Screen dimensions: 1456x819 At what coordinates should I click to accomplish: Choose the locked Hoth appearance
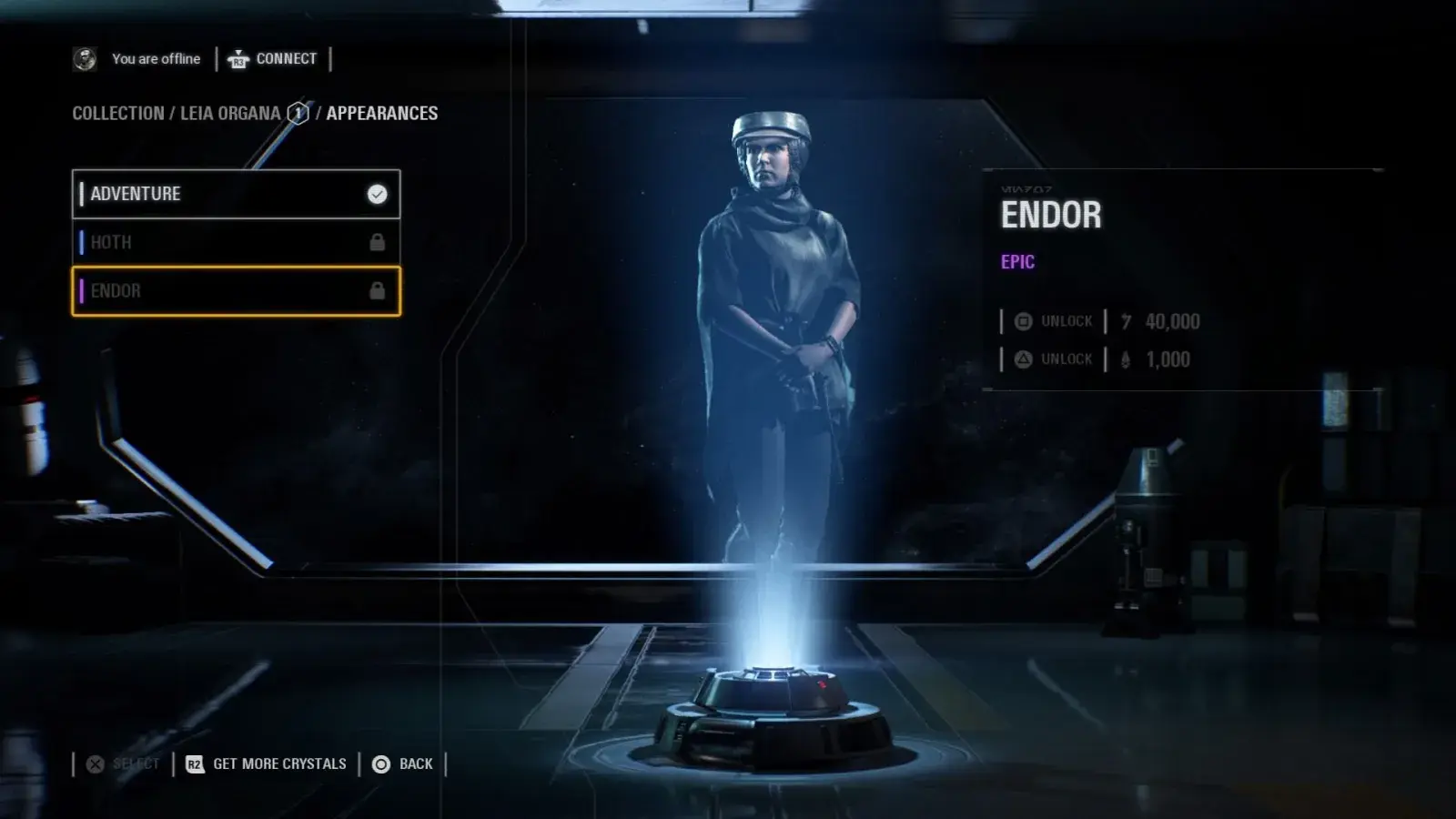point(236,242)
